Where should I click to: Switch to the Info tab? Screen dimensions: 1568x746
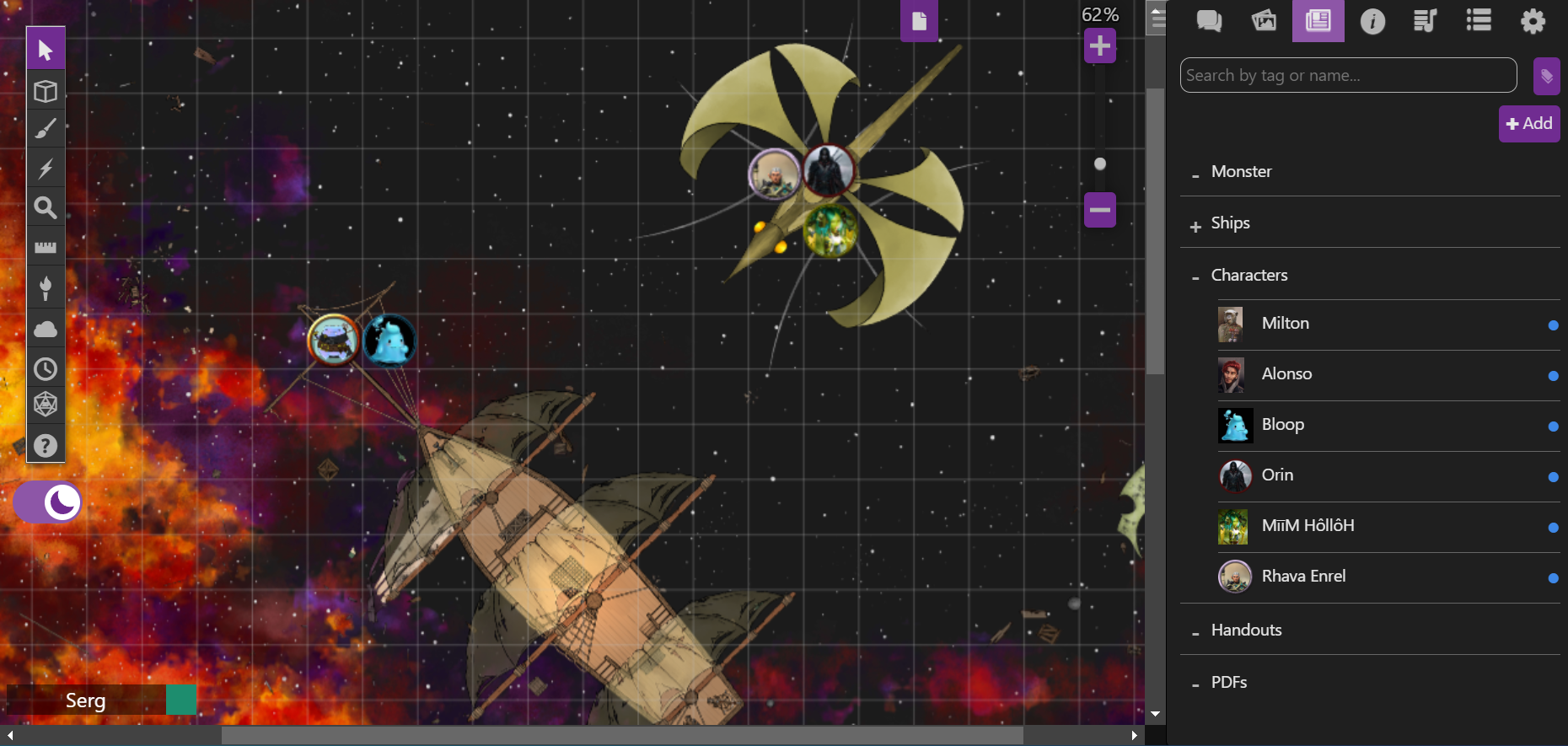coord(1372,21)
